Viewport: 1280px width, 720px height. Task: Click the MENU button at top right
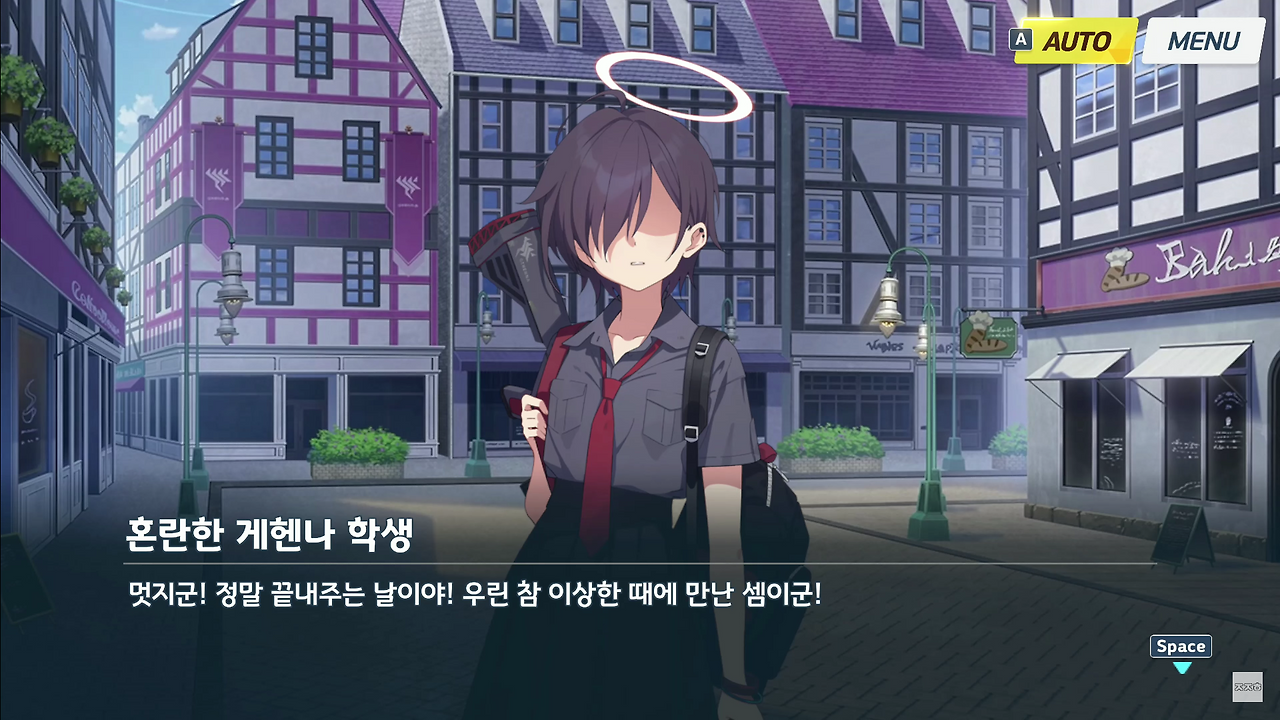click(1202, 42)
